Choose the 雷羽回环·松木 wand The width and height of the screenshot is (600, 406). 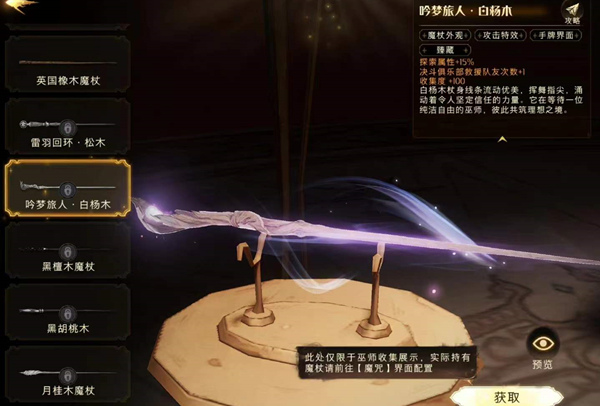(x=68, y=129)
